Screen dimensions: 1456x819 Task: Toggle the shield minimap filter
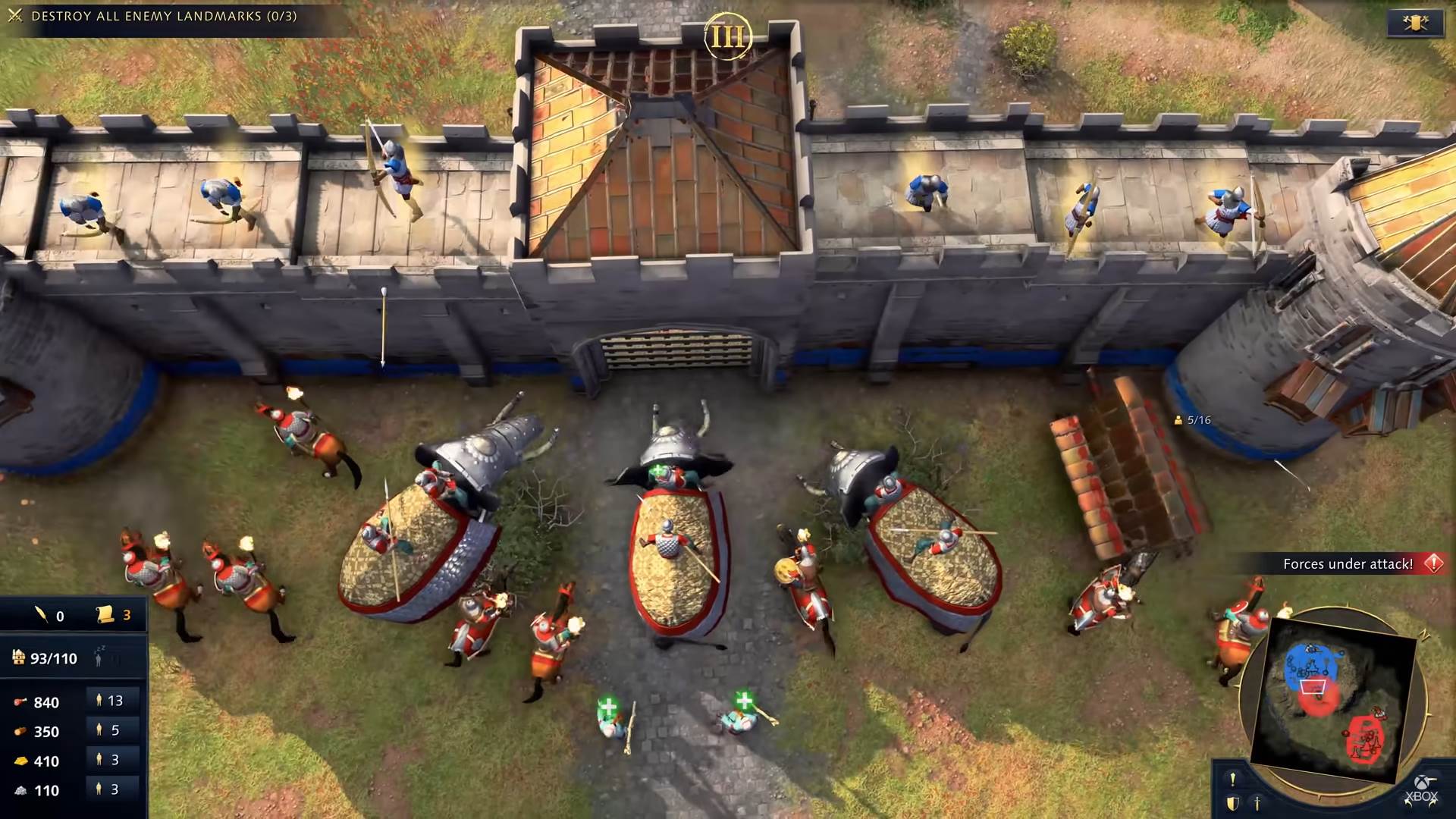[x=1232, y=804]
